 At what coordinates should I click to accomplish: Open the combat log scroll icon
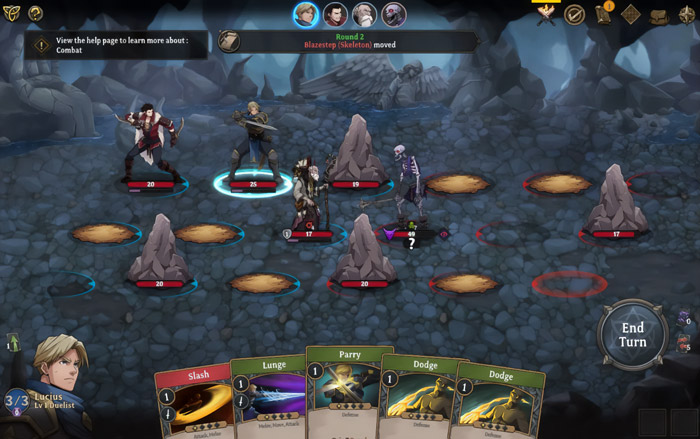(229, 41)
